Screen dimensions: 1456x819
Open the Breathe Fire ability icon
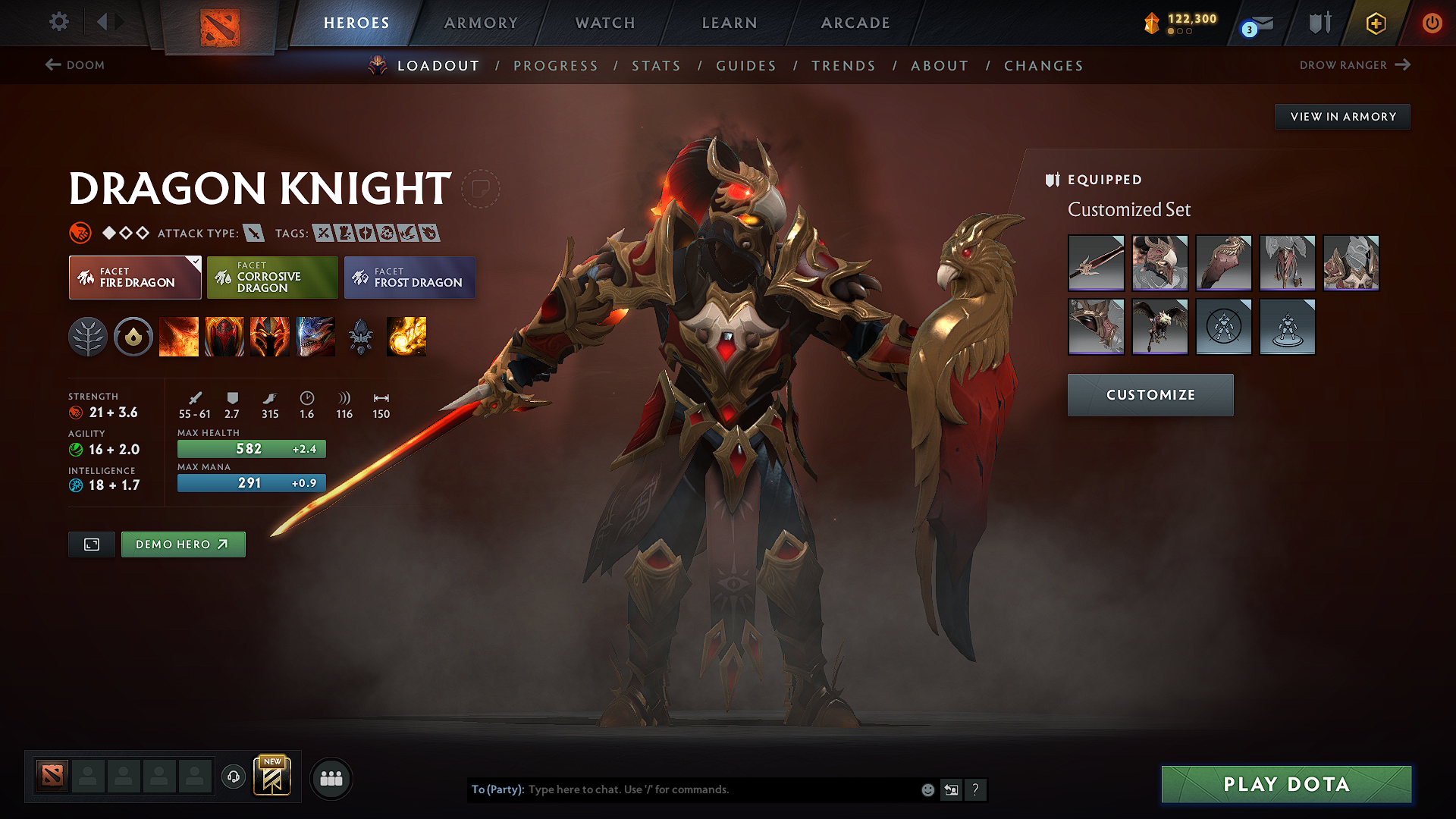click(179, 337)
